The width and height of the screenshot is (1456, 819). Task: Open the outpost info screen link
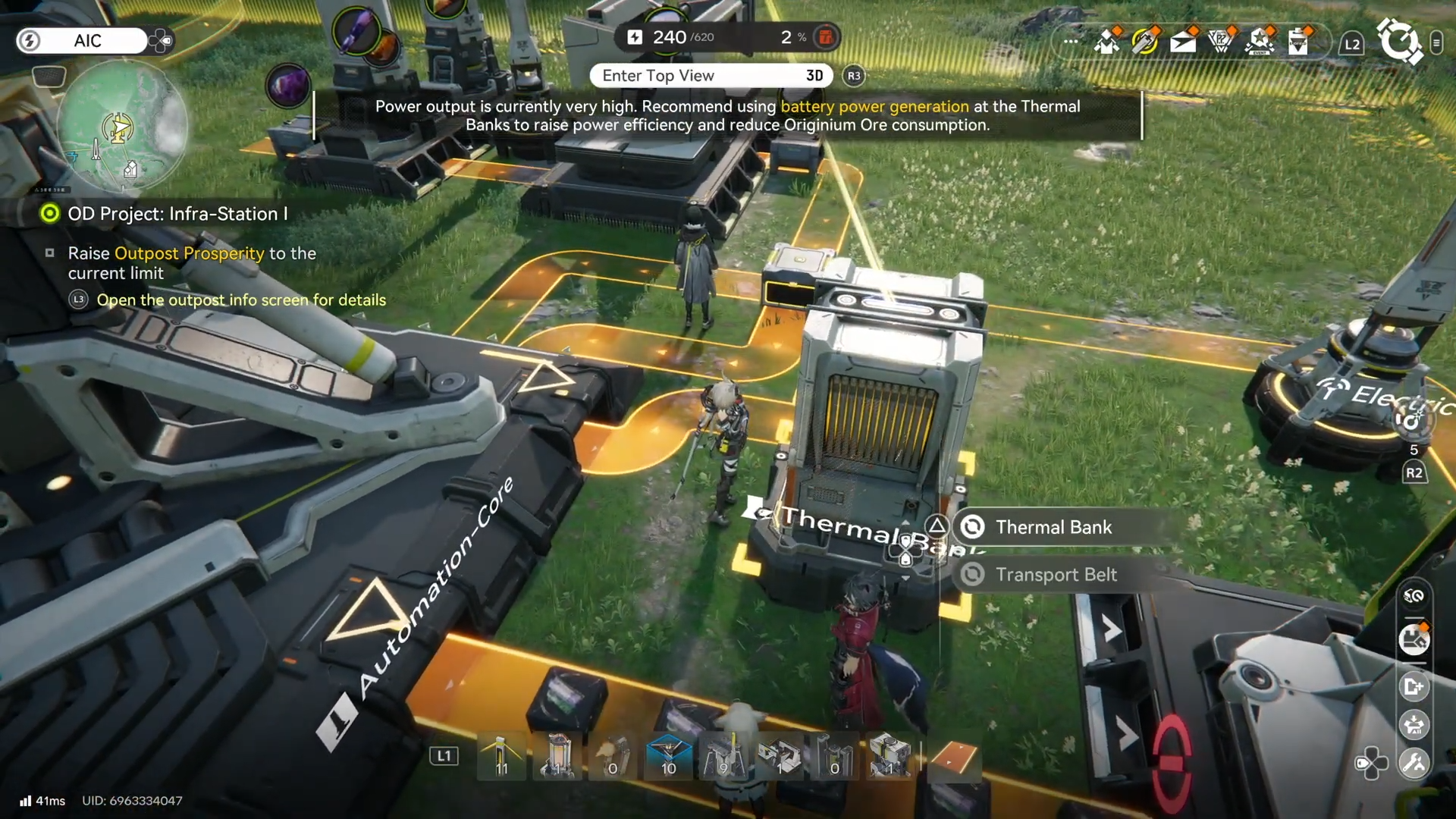(241, 300)
